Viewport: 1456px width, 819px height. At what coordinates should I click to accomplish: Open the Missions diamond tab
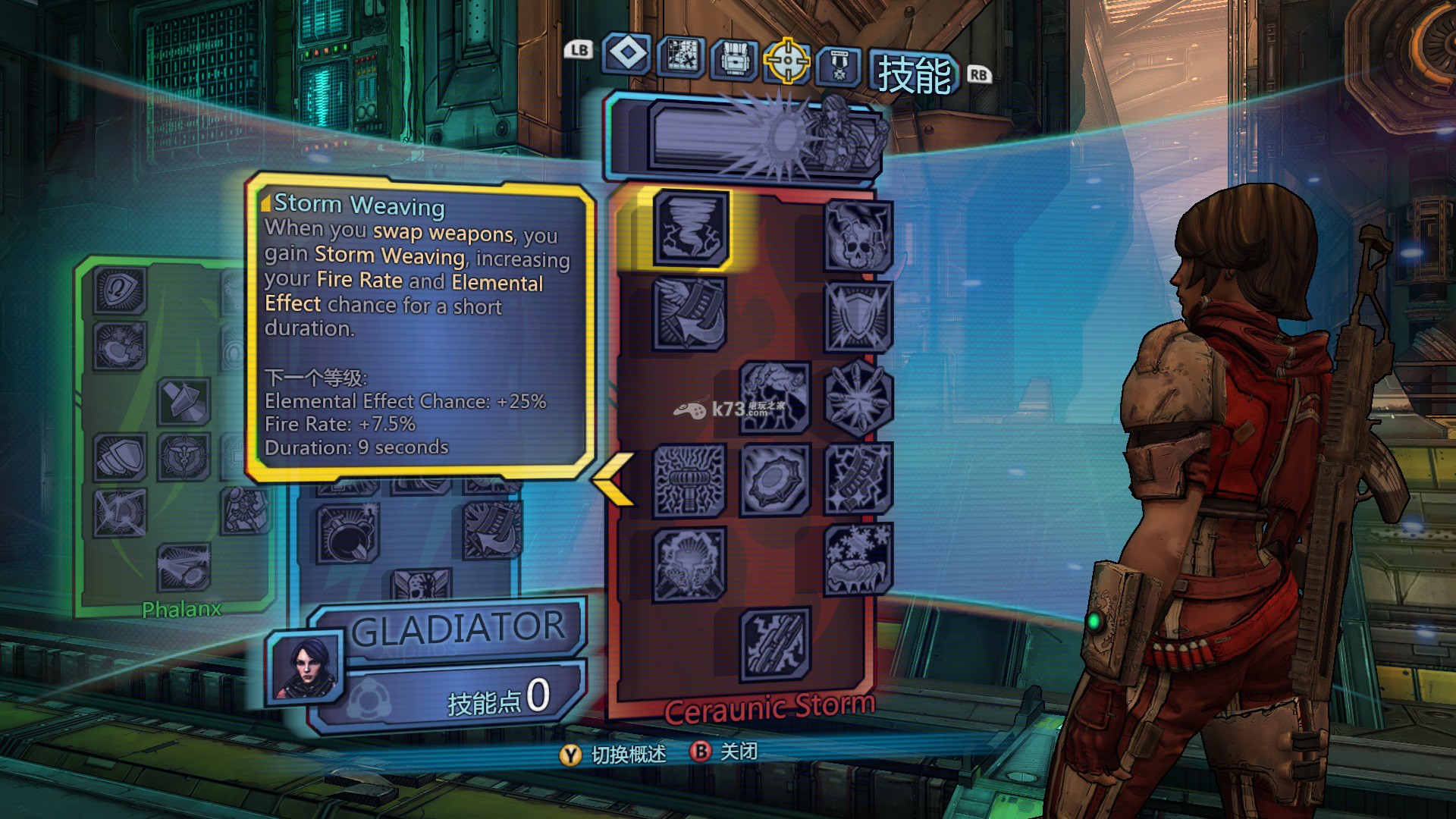click(626, 54)
